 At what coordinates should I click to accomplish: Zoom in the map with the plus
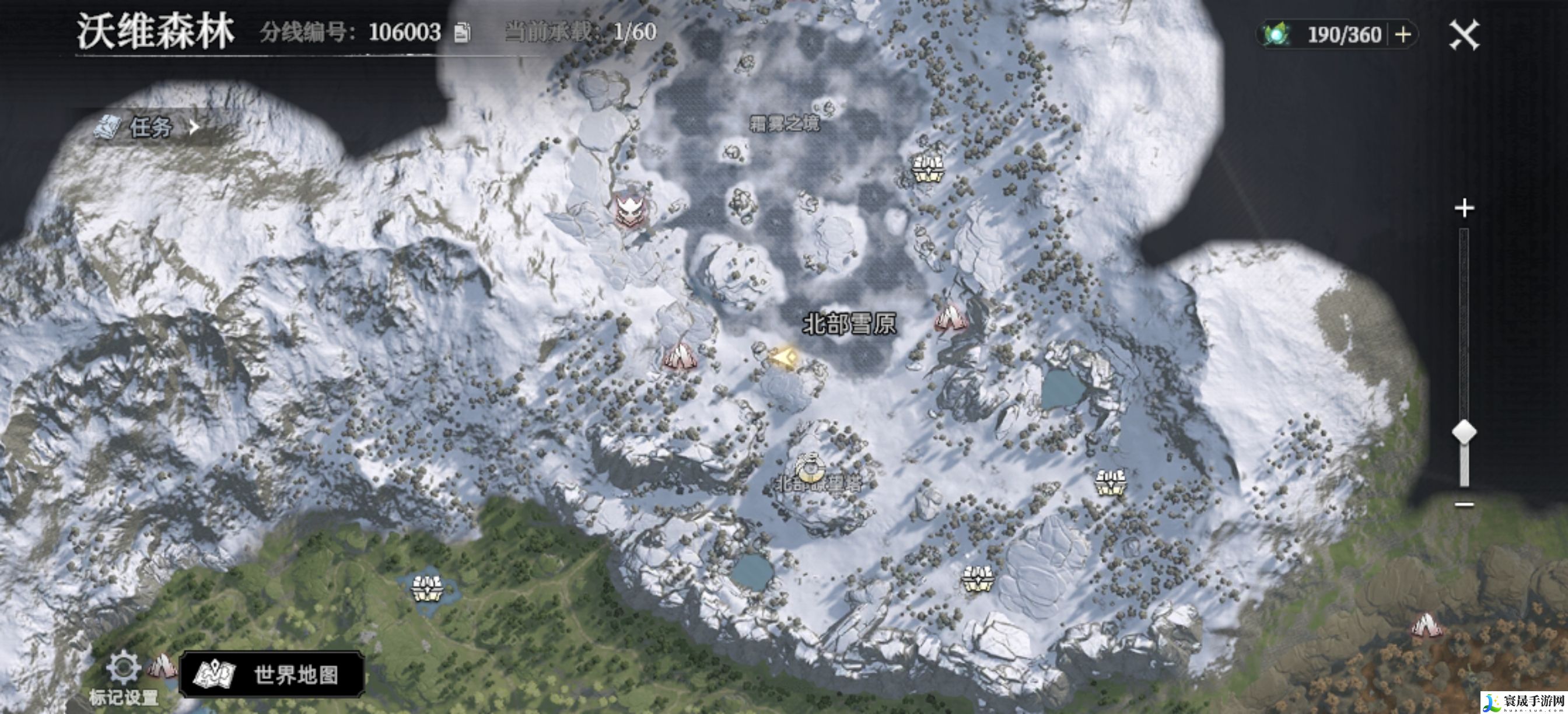pos(1464,208)
